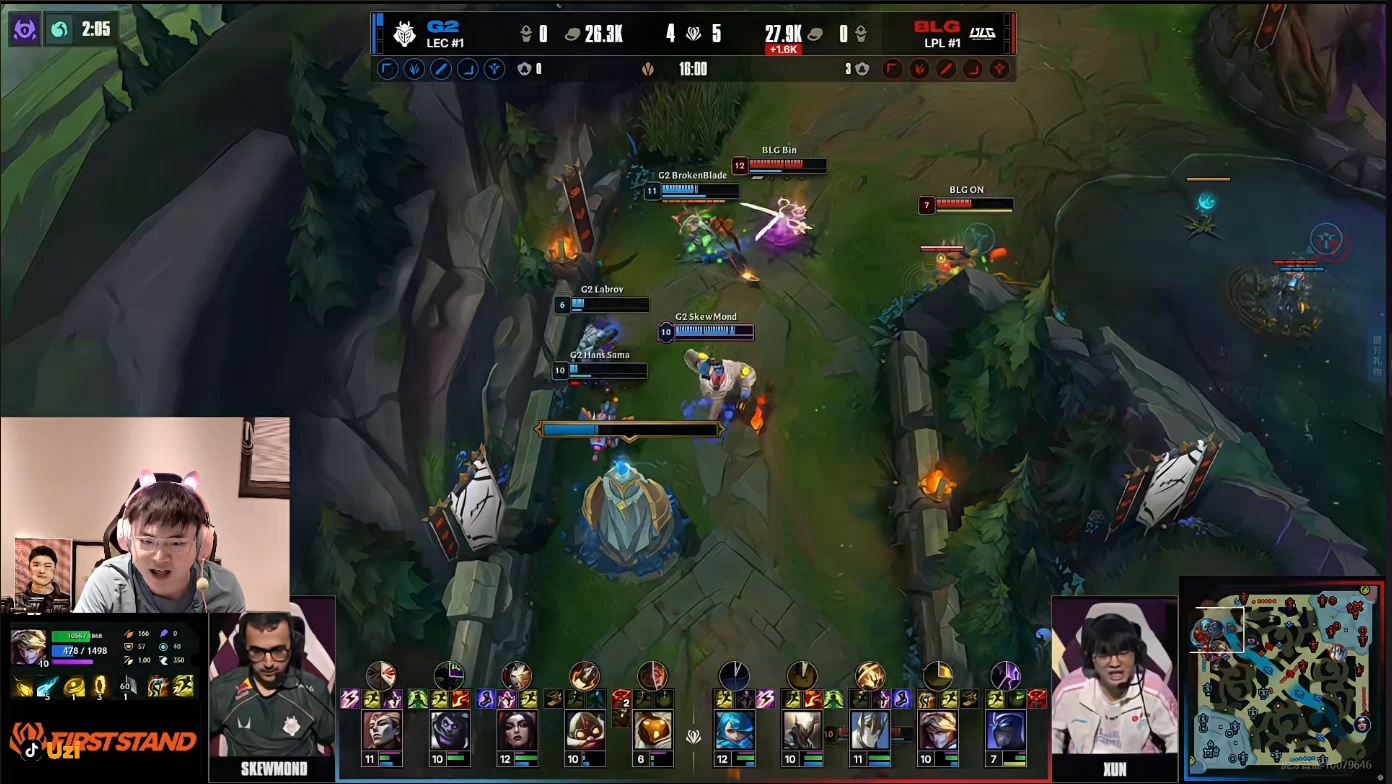Click the streamer's webcam overlay
The image size is (1392, 784).
[145, 515]
